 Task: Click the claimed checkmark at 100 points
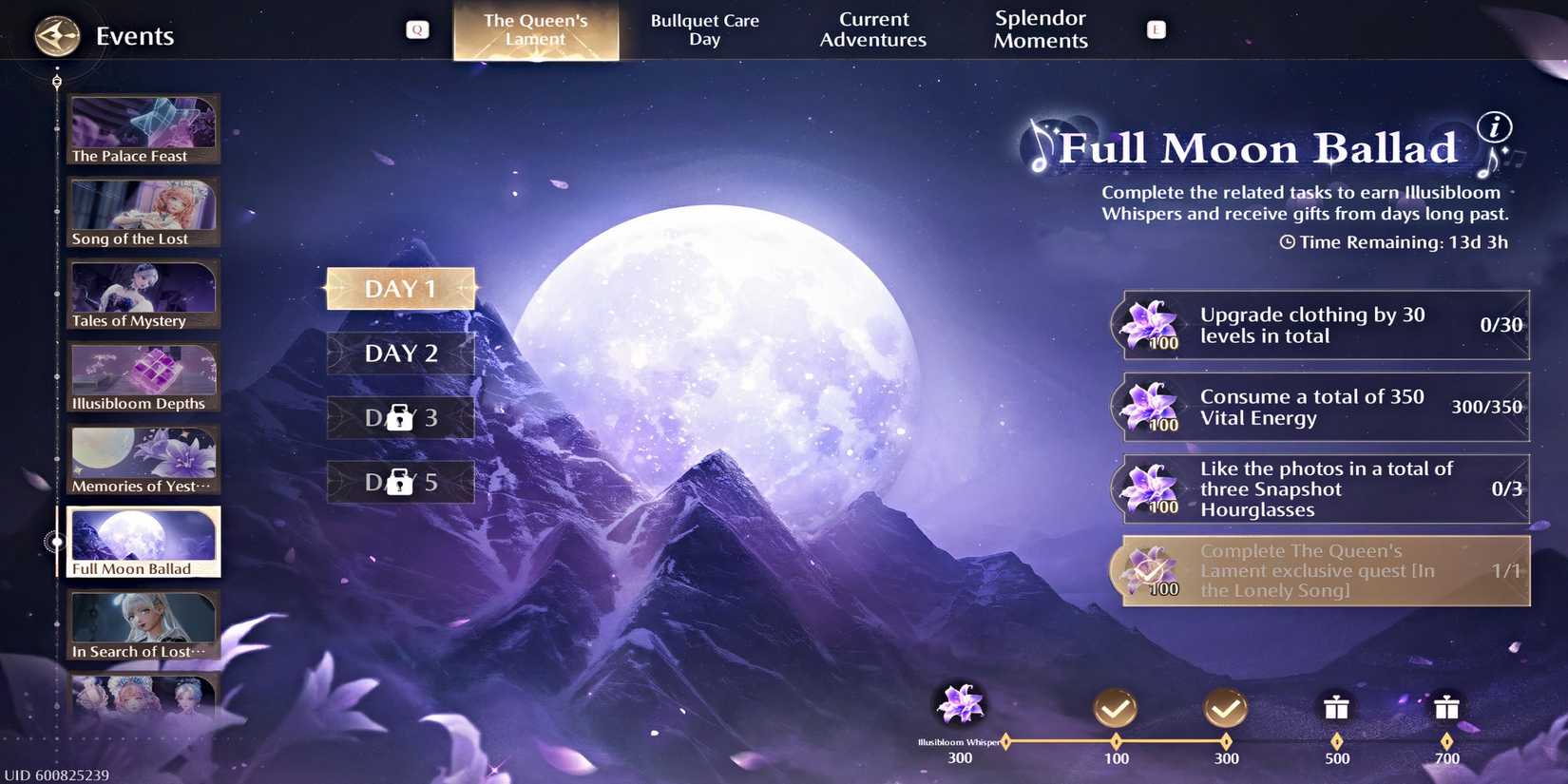[x=1116, y=708]
